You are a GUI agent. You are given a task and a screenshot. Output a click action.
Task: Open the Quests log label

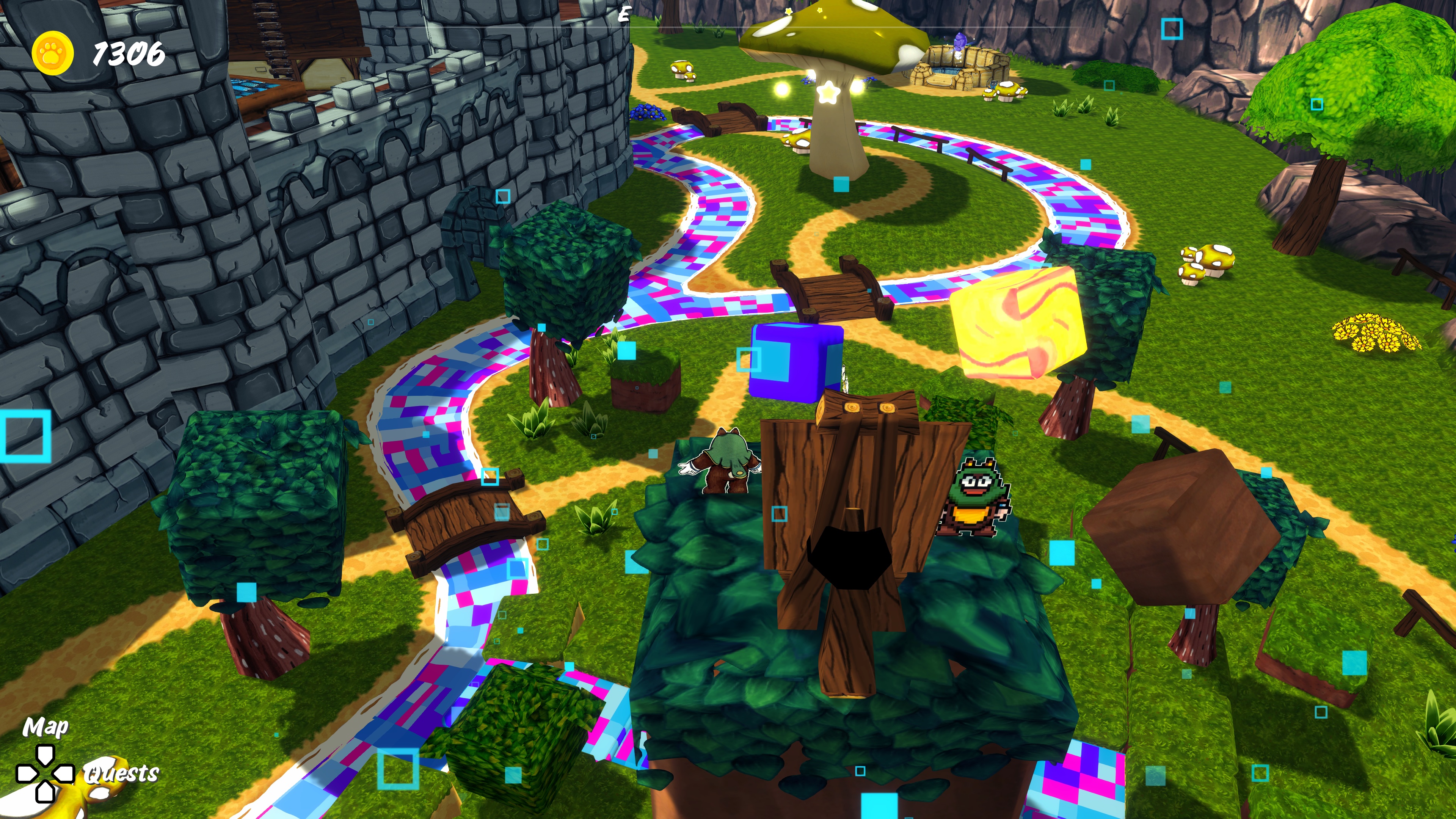121,773
